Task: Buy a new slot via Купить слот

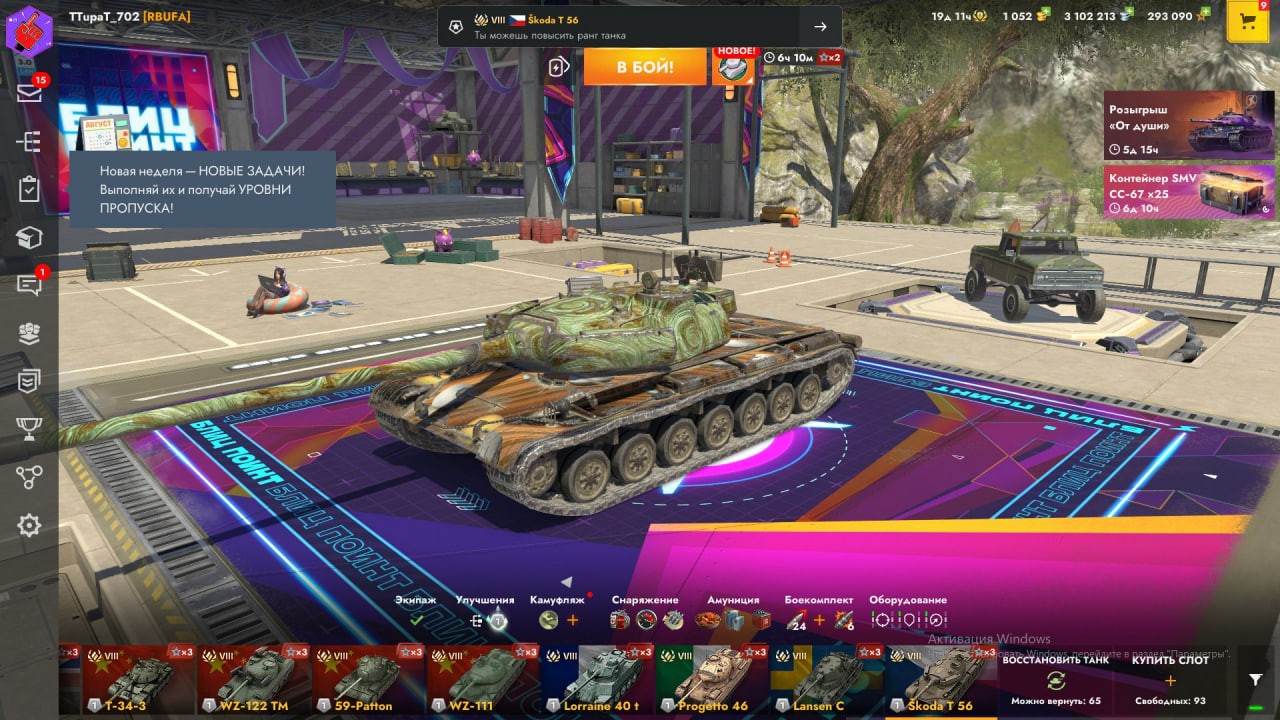Action: coord(1170,681)
